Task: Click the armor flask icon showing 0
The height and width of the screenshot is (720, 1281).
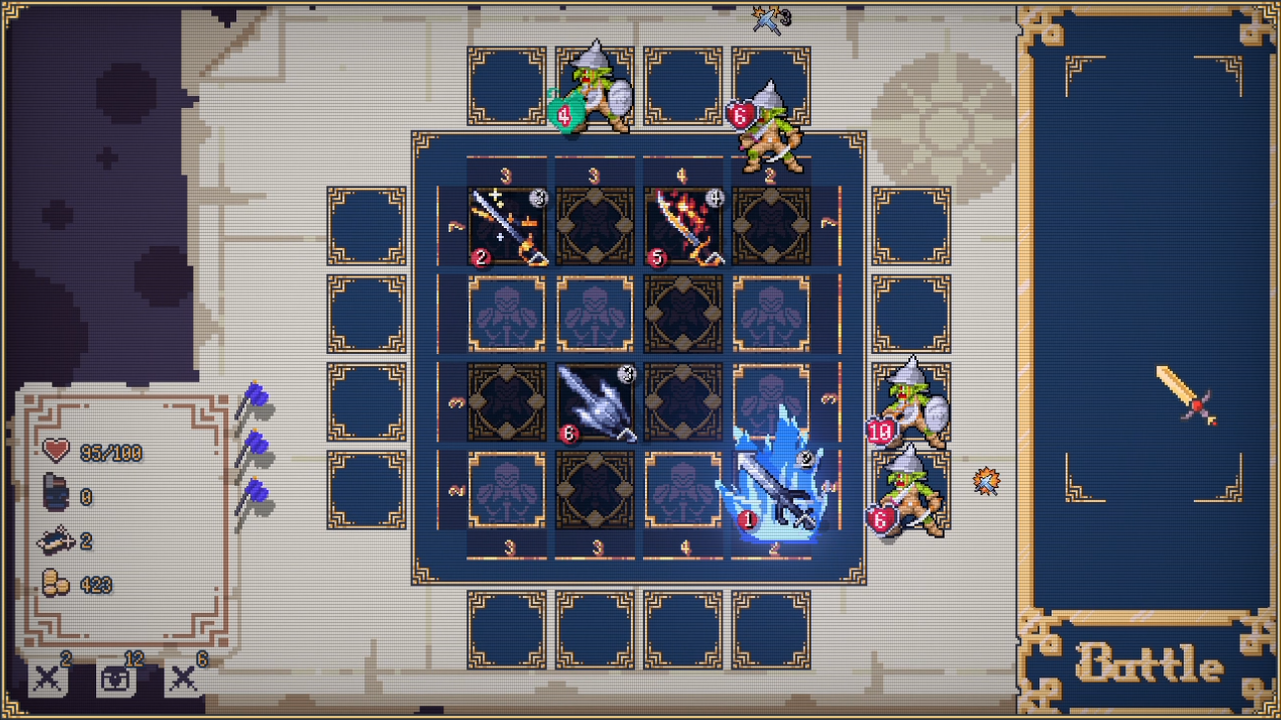Action: [55, 491]
